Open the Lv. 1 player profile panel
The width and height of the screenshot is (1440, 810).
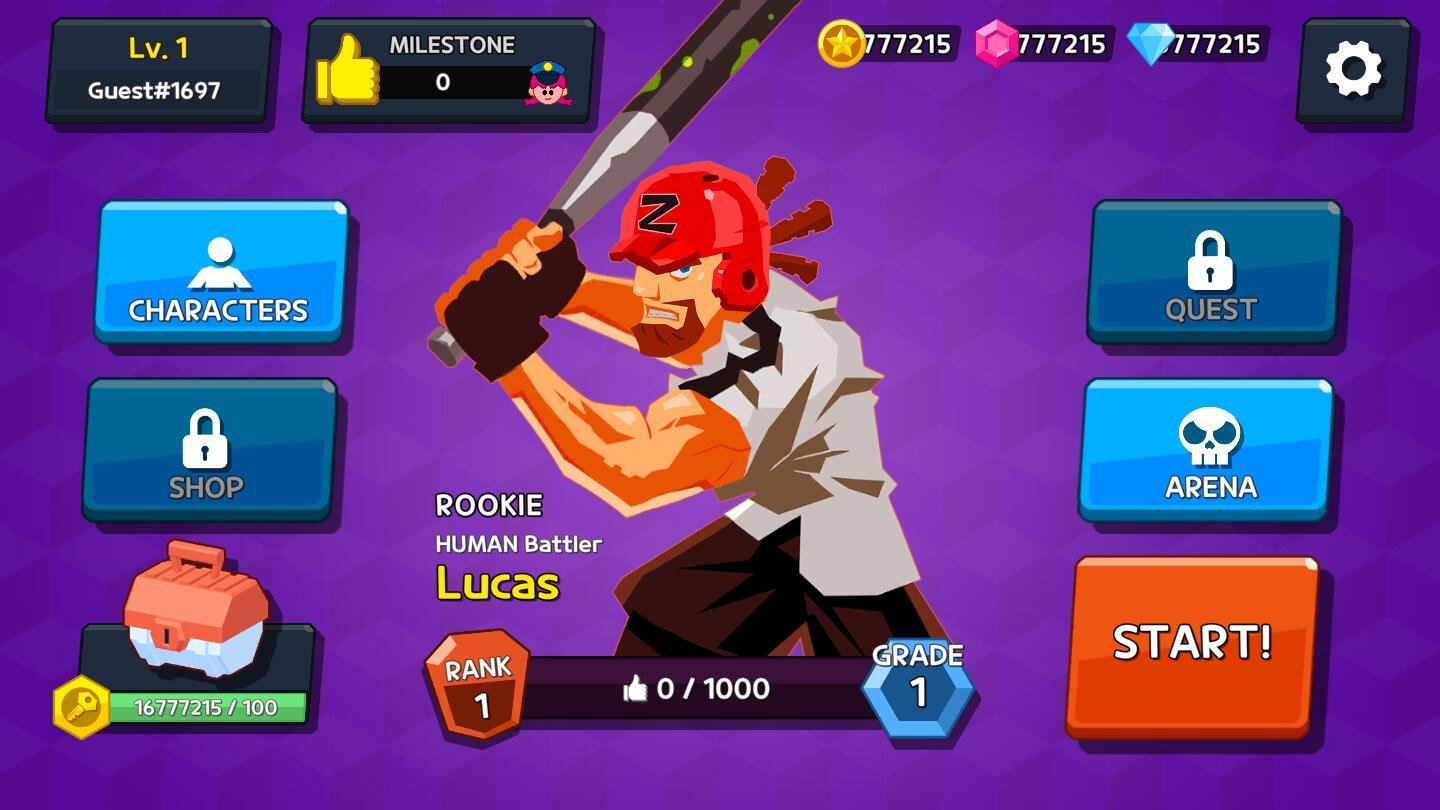click(x=158, y=70)
